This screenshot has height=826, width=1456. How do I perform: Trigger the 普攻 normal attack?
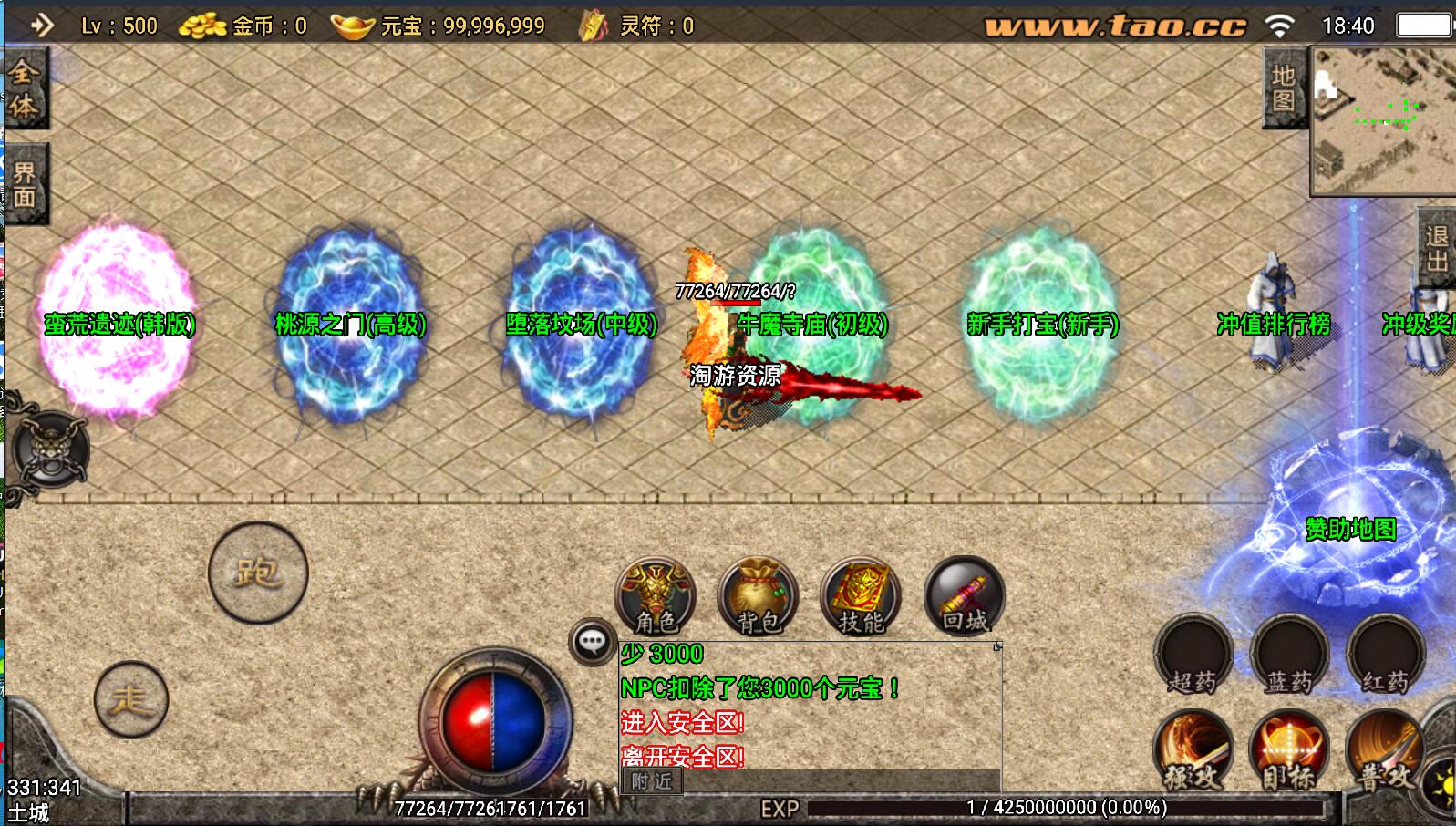click(1384, 751)
